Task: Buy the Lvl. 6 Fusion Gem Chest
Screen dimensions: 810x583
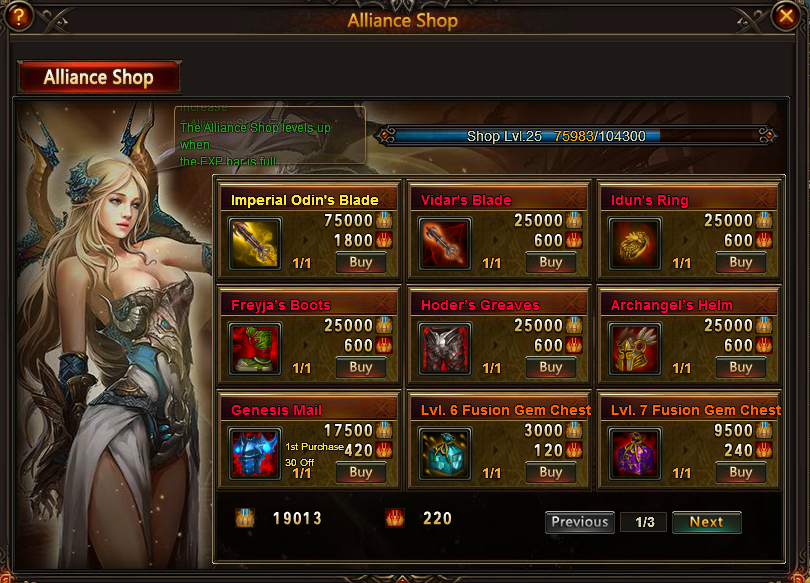Action: coord(551,472)
